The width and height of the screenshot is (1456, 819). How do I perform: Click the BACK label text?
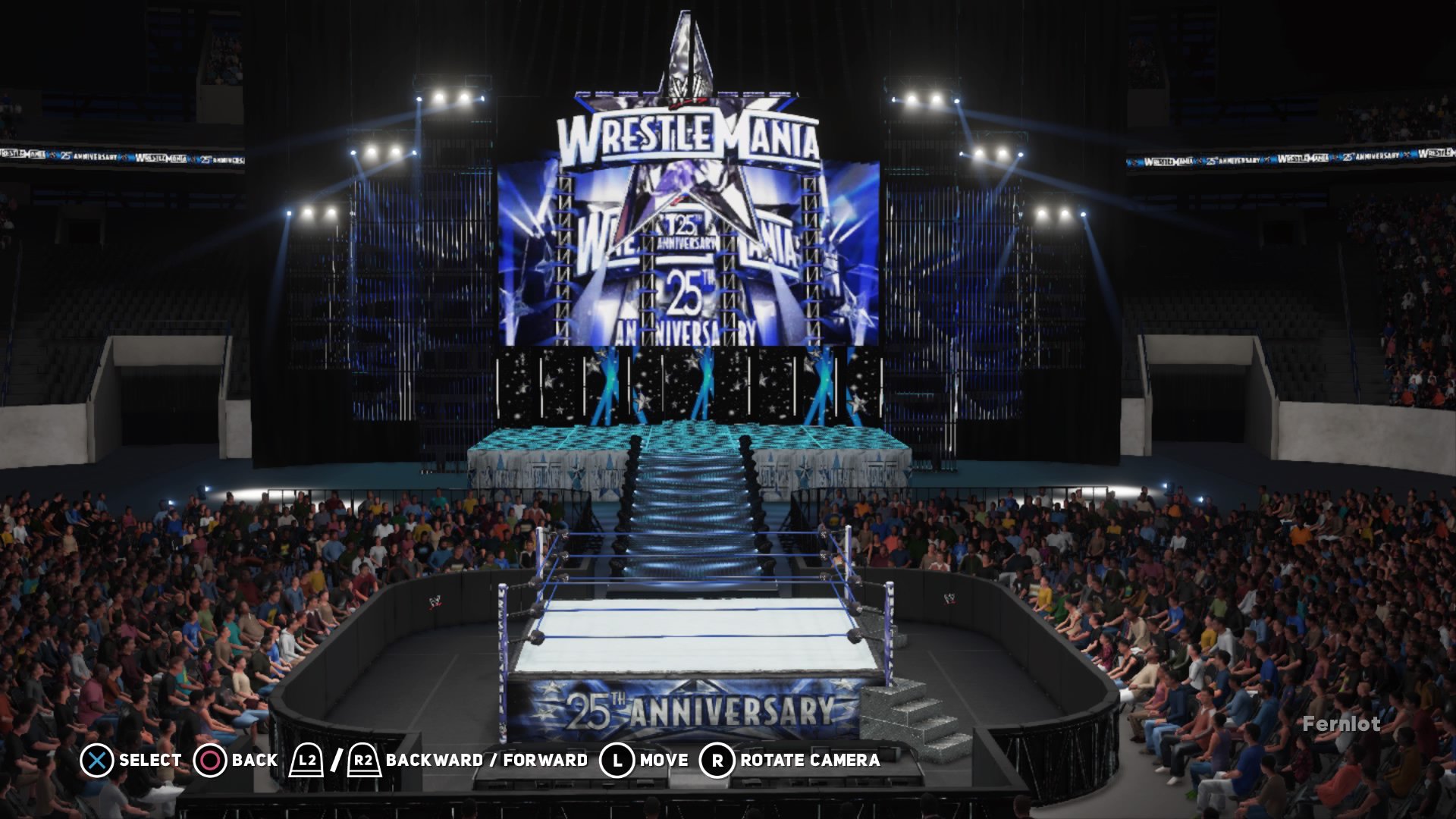click(x=253, y=758)
